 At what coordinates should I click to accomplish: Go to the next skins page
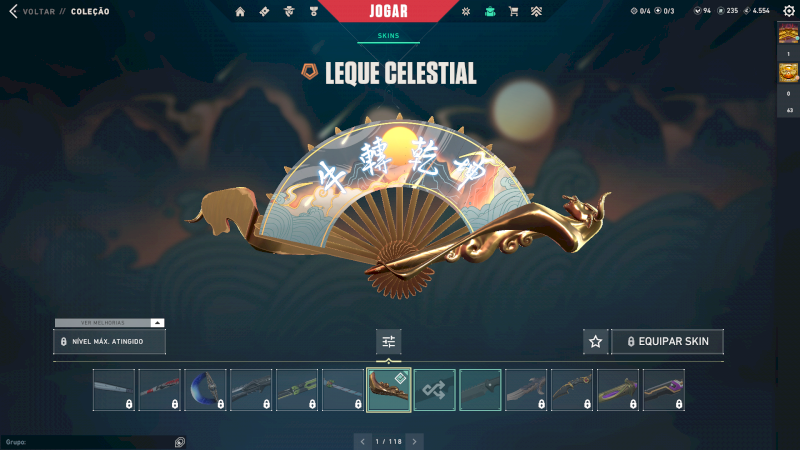415,441
